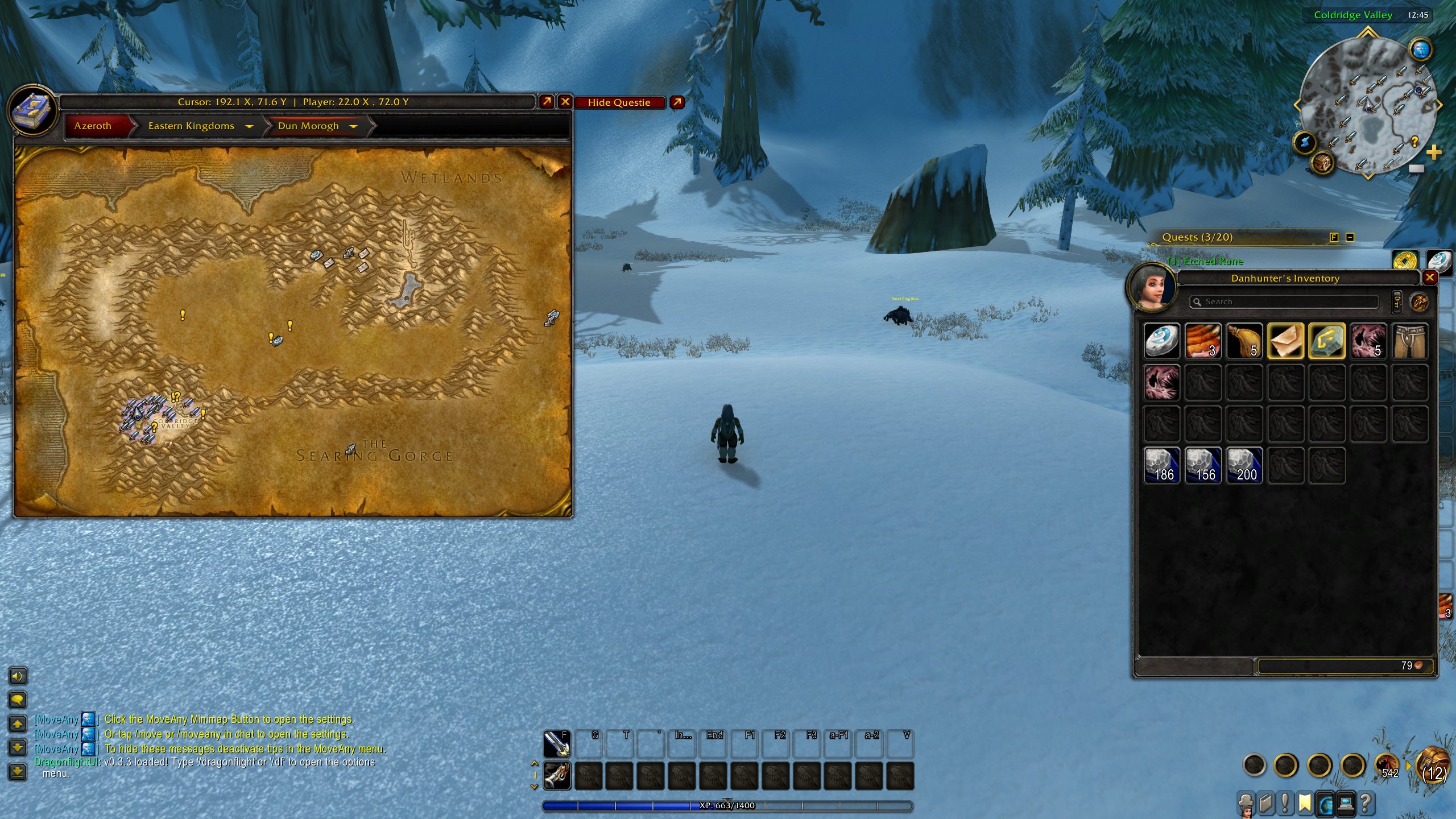This screenshot has height=819, width=1456.
Task: Use the Hearthstone icon in Danhunter's Inventory
Action: tap(1163, 341)
